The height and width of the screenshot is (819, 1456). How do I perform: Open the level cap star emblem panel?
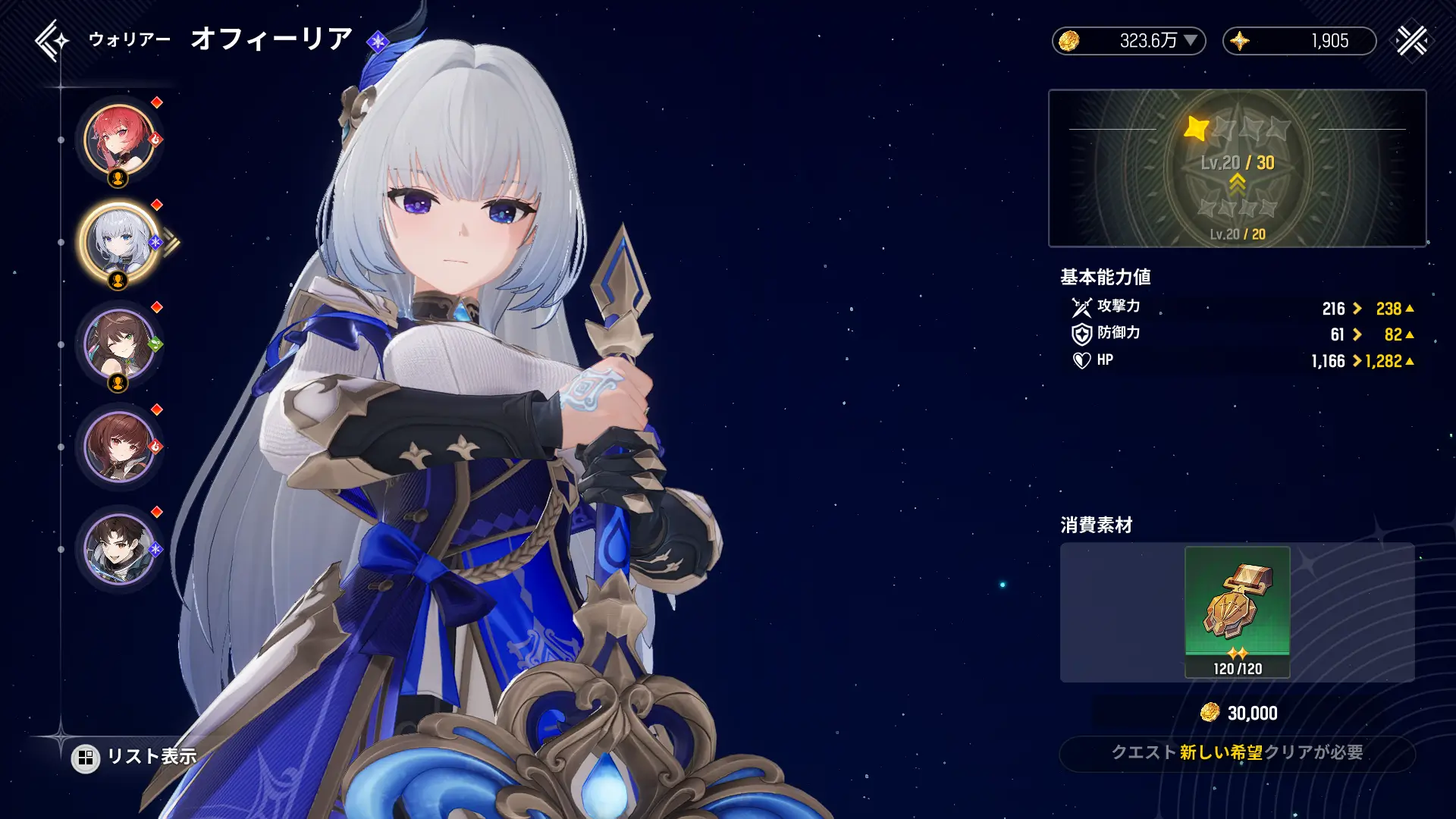tap(1237, 168)
